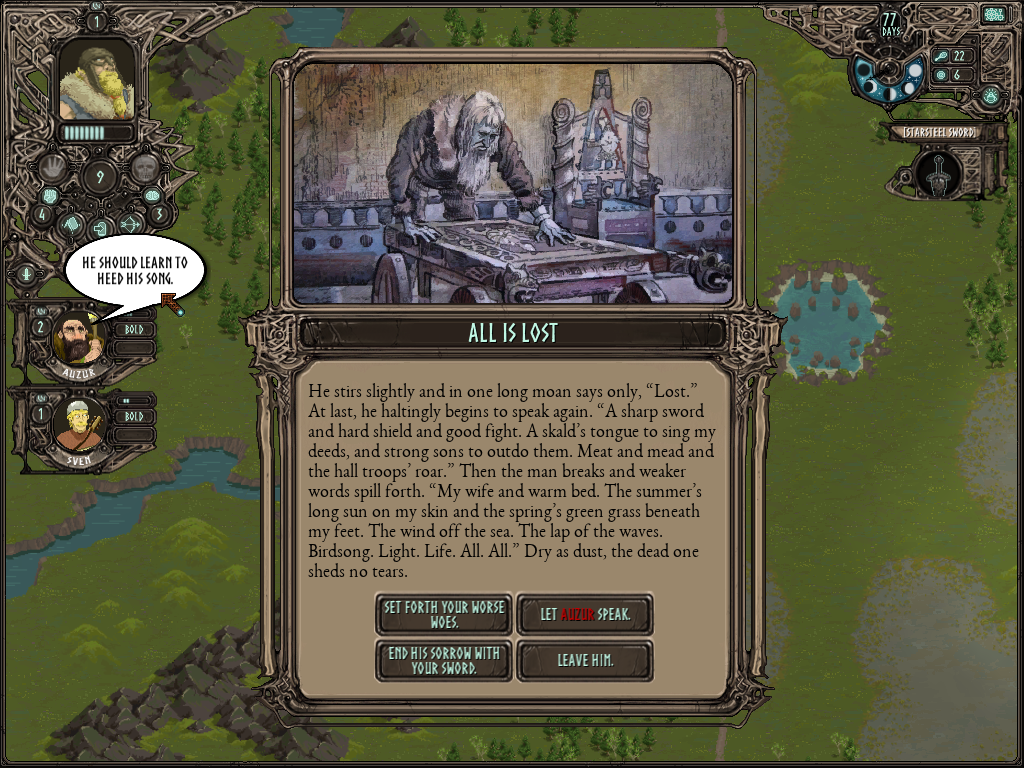Select Auzur's companion portrait
Image resolution: width=1024 pixels, height=768 pixels.
[x=77, y=340]
